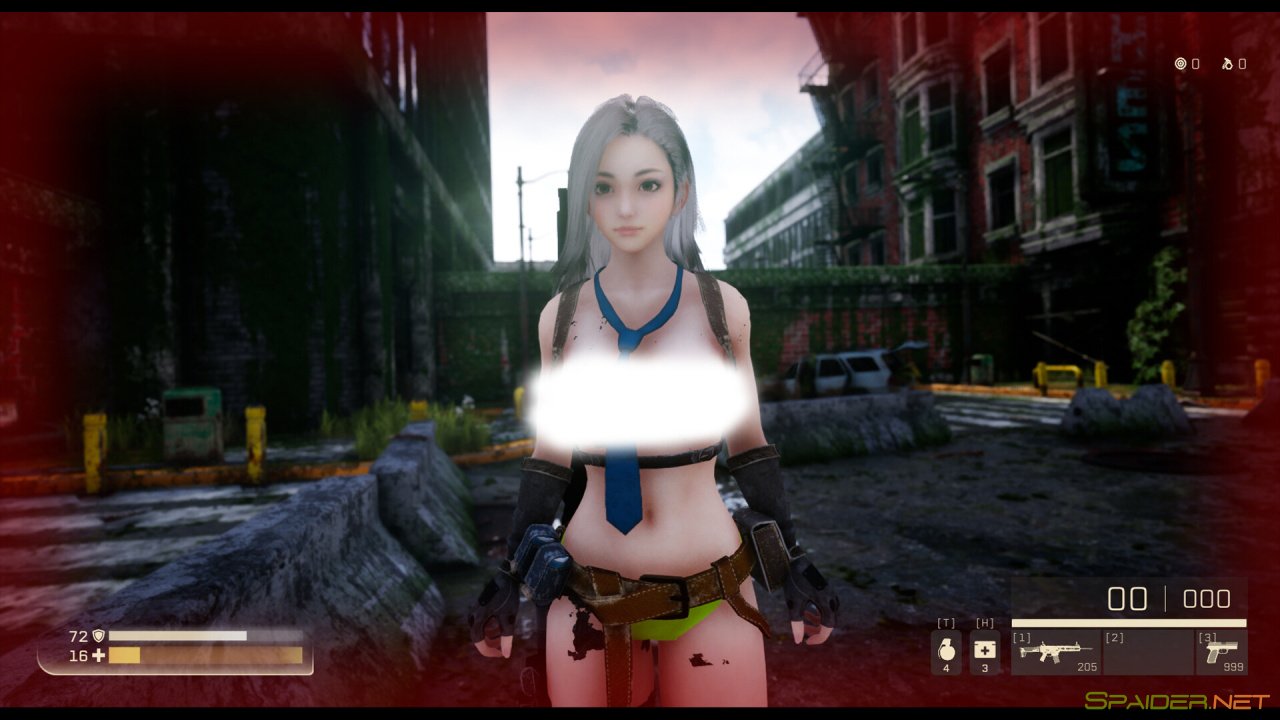This screenshot has height=720, width=1280.
Task: Click the score display showing 00
Action: tap(1128, 597)
